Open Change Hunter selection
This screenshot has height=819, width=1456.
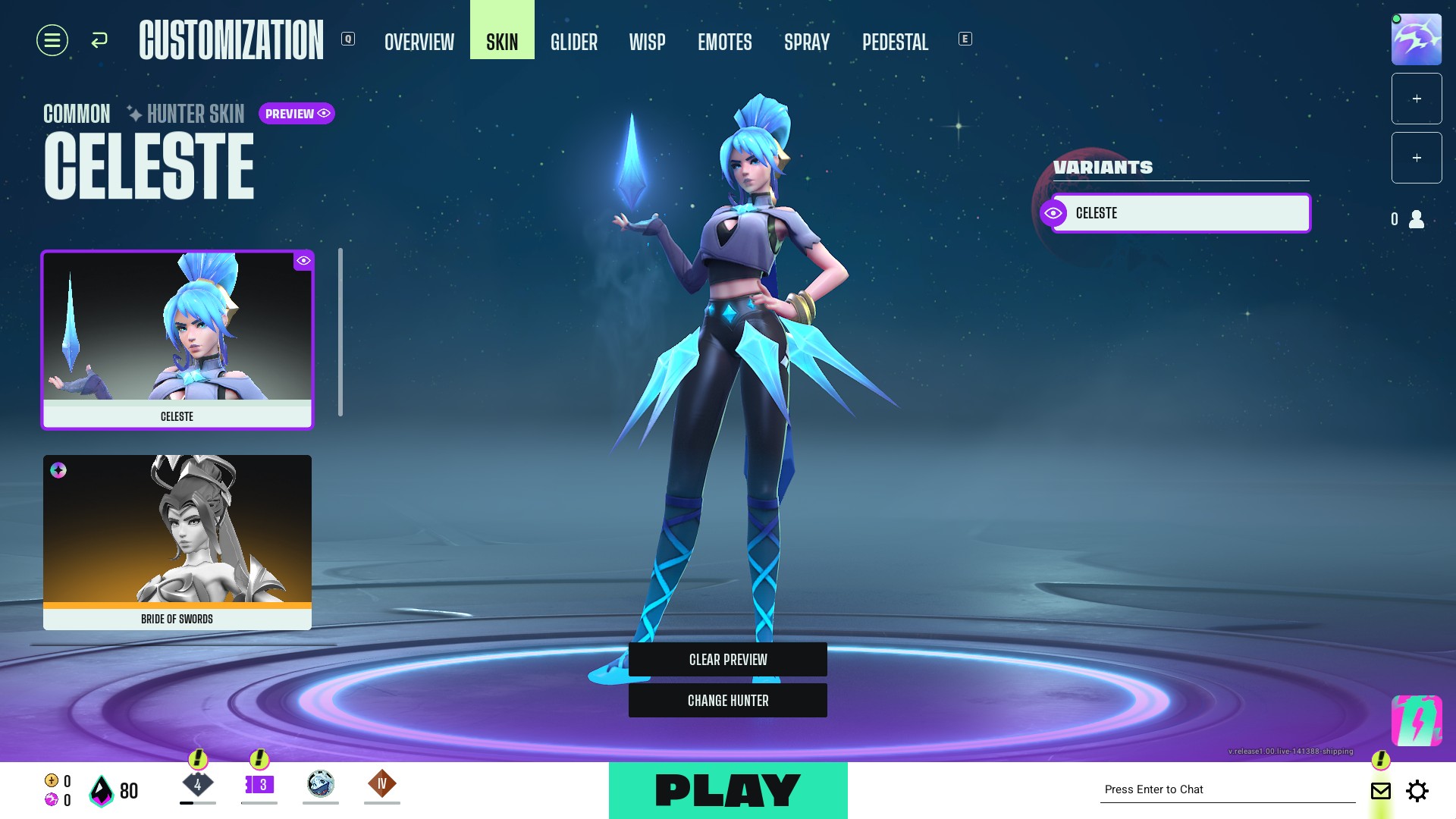pos(728,701)
